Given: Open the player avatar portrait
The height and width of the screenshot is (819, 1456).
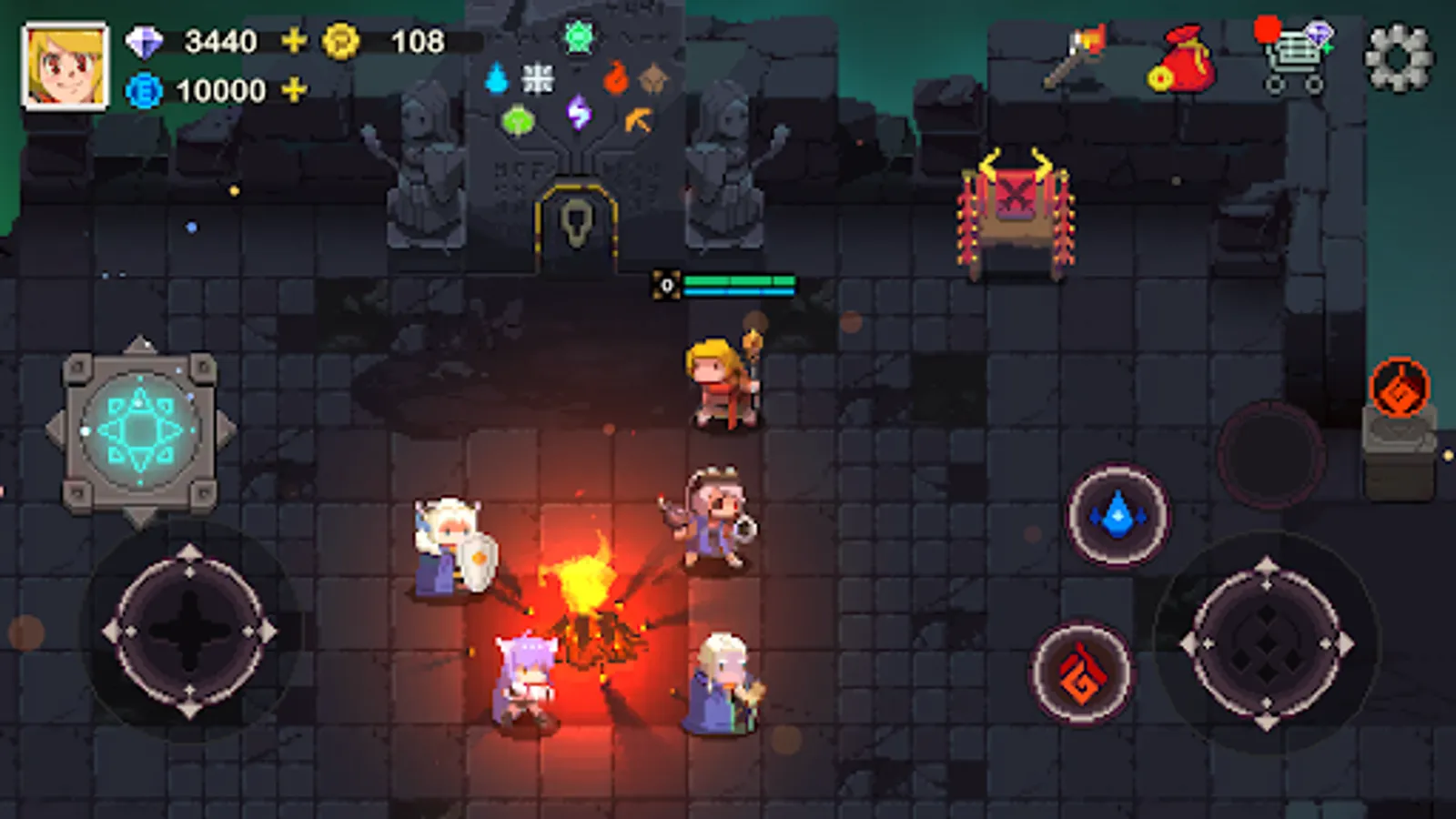Looking at the screenshot, I should pyautogui.click(x=62, y=62).
